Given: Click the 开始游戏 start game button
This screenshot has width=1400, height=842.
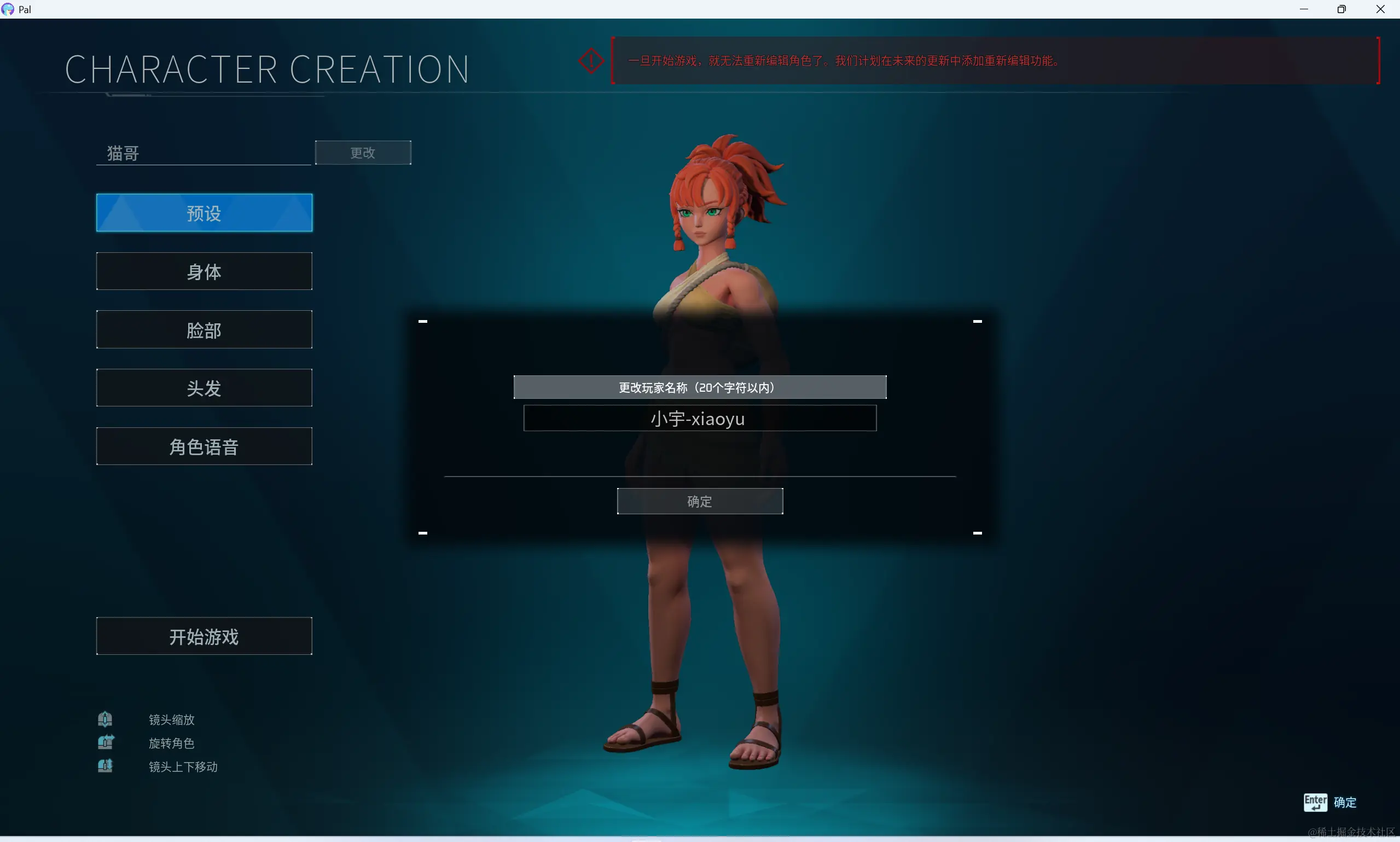Looking at the screenshot, I should [204, 636].
